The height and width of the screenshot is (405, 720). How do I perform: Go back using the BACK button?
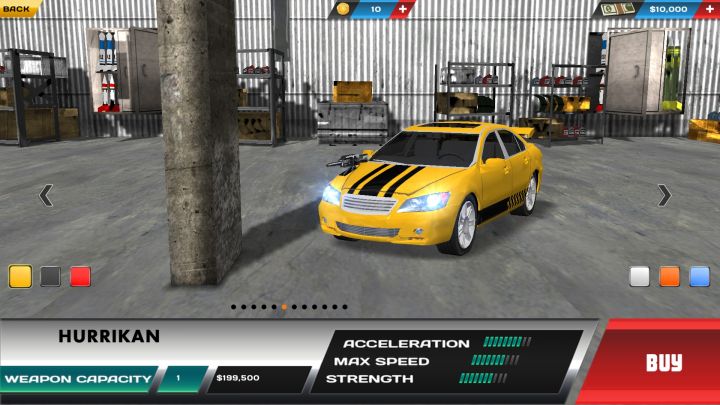click(x=18, y=8)
